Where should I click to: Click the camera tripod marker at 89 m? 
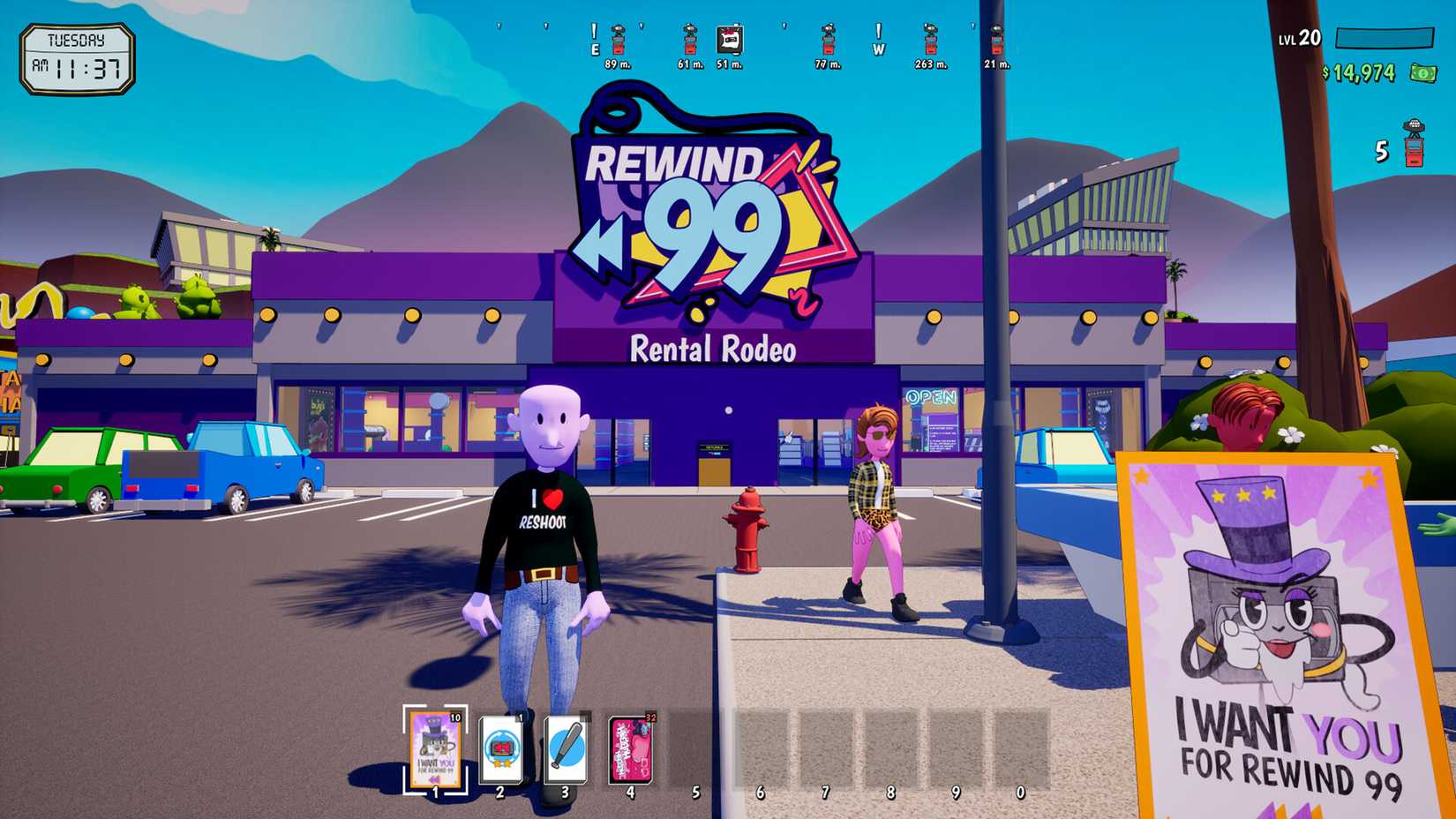click(x=619, y=42)
